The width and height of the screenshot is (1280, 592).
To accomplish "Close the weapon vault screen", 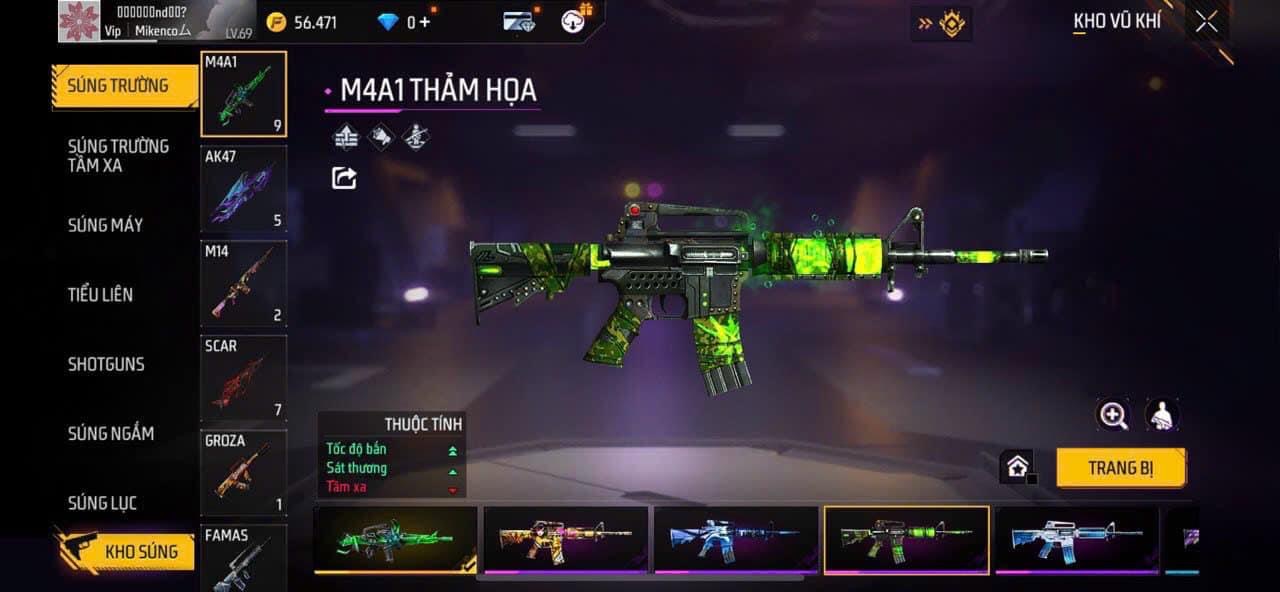I will point(1206,22).
